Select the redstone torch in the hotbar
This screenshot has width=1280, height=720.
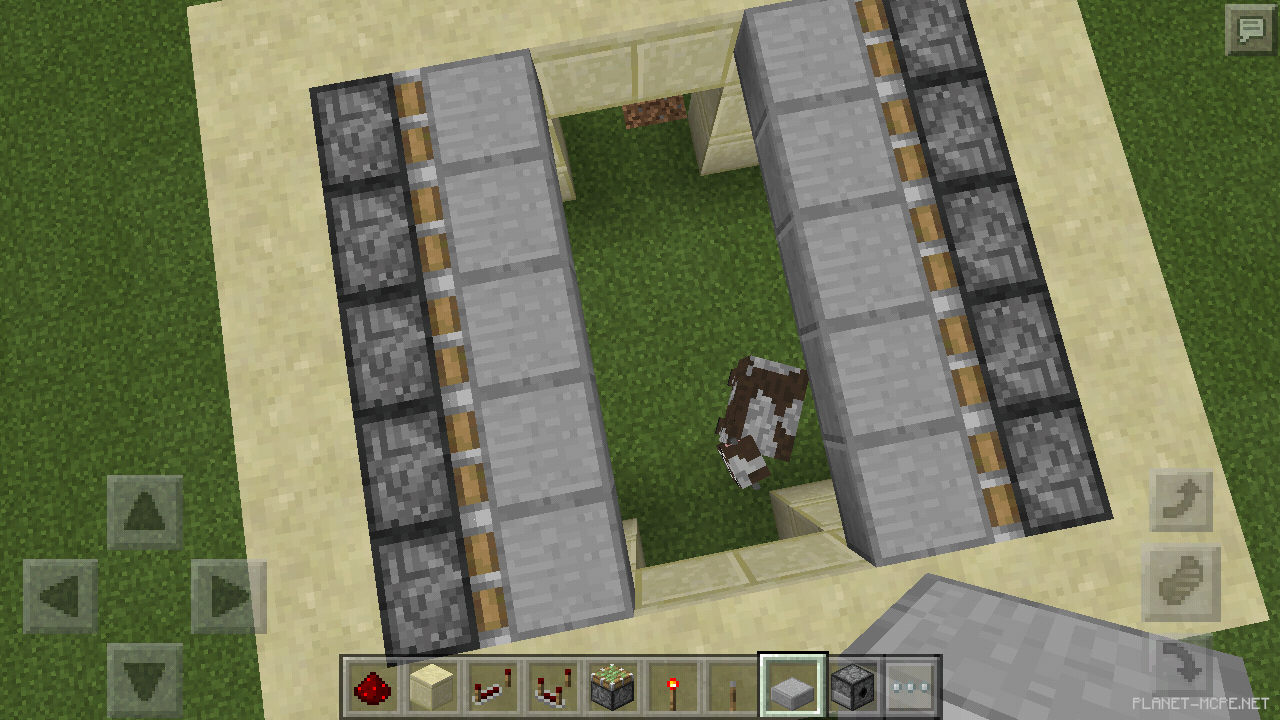[672, 685]
